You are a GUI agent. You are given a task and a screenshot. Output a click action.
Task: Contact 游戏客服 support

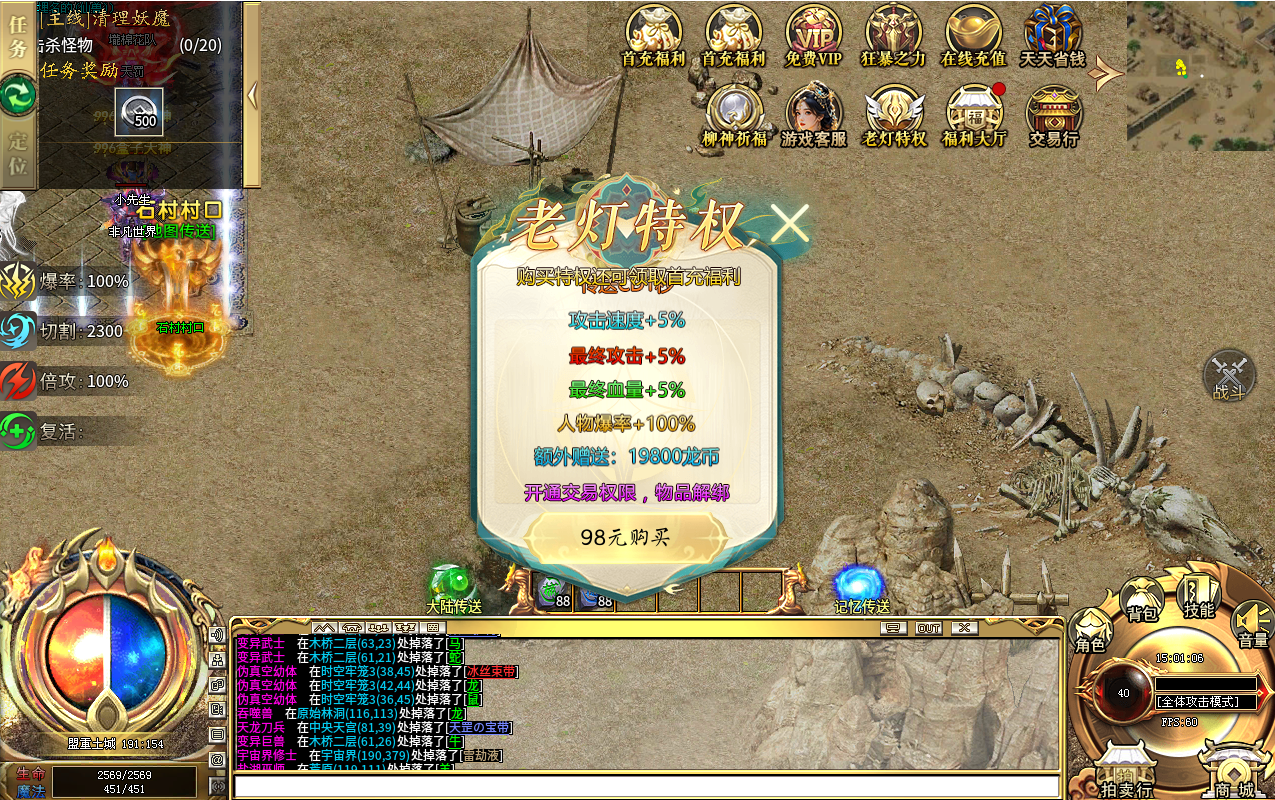(813, 115)
